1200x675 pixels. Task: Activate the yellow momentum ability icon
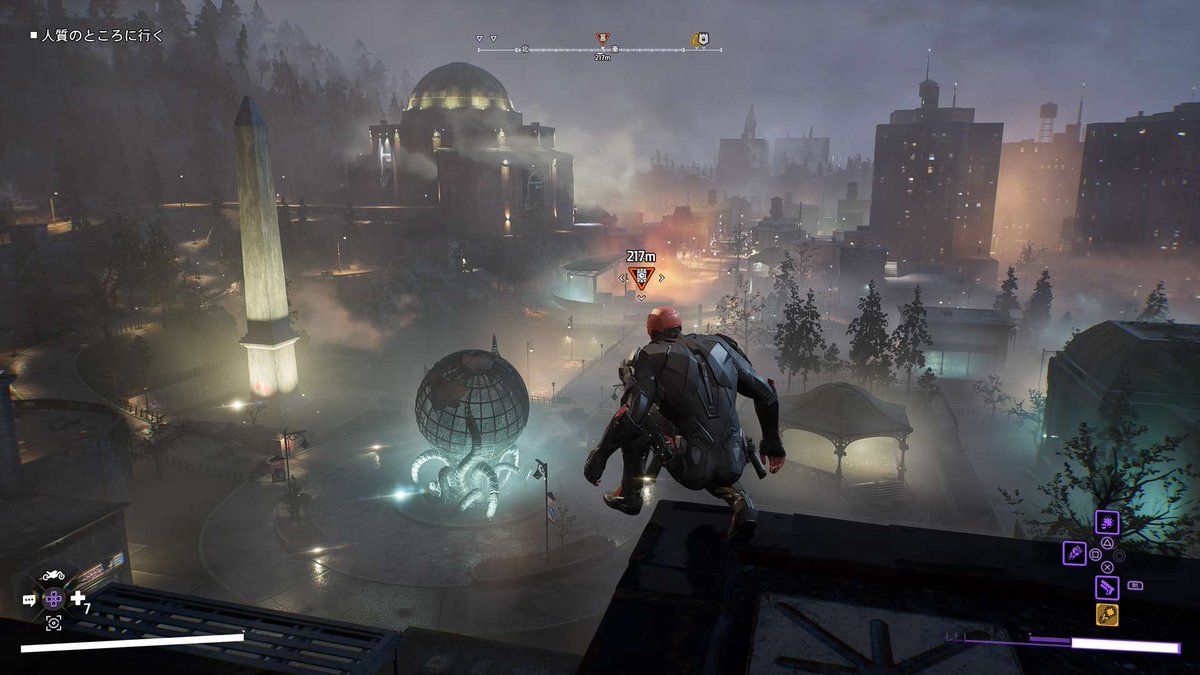click(1107, 614)
